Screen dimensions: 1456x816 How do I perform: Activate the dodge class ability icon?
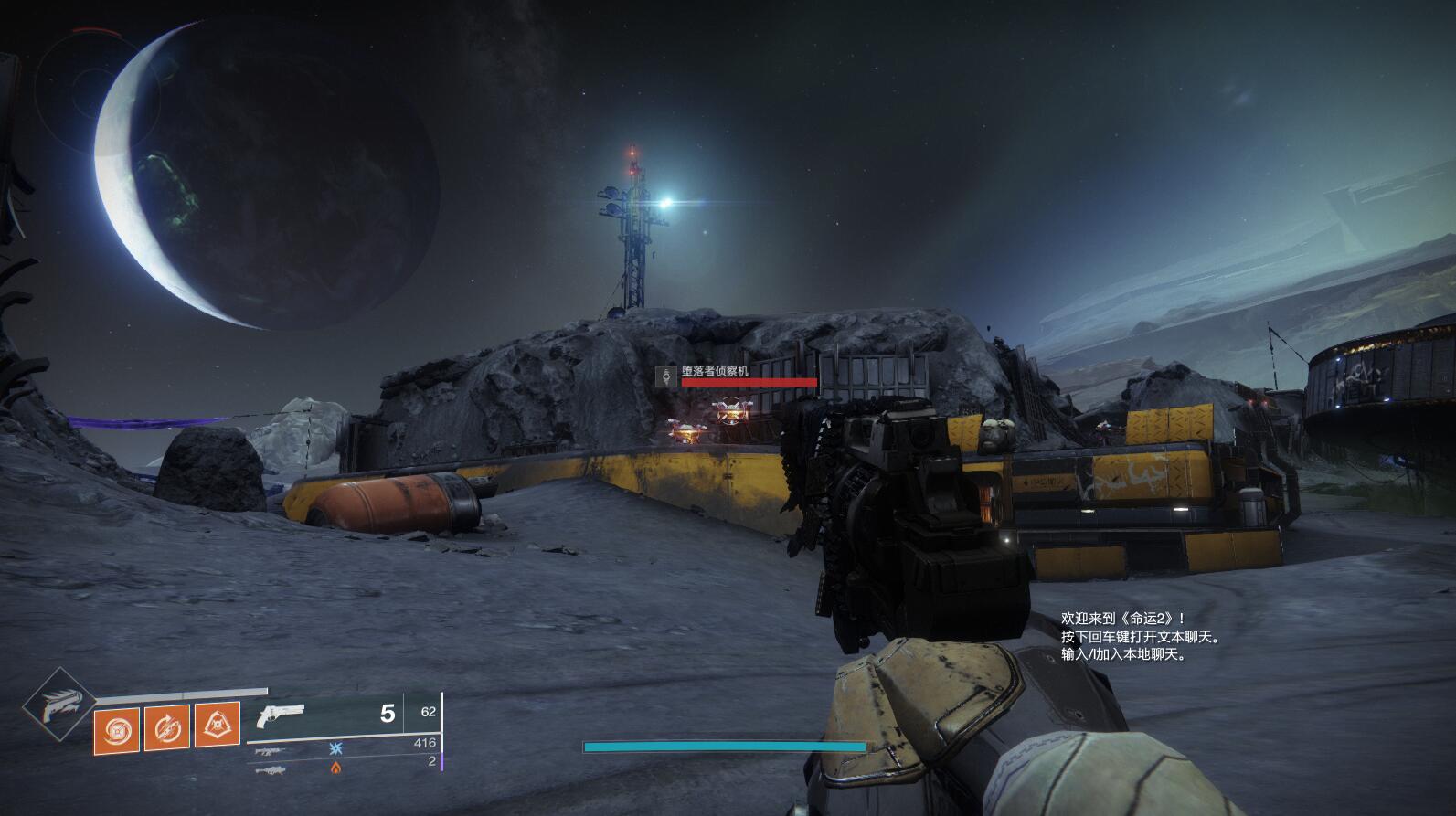167,728
